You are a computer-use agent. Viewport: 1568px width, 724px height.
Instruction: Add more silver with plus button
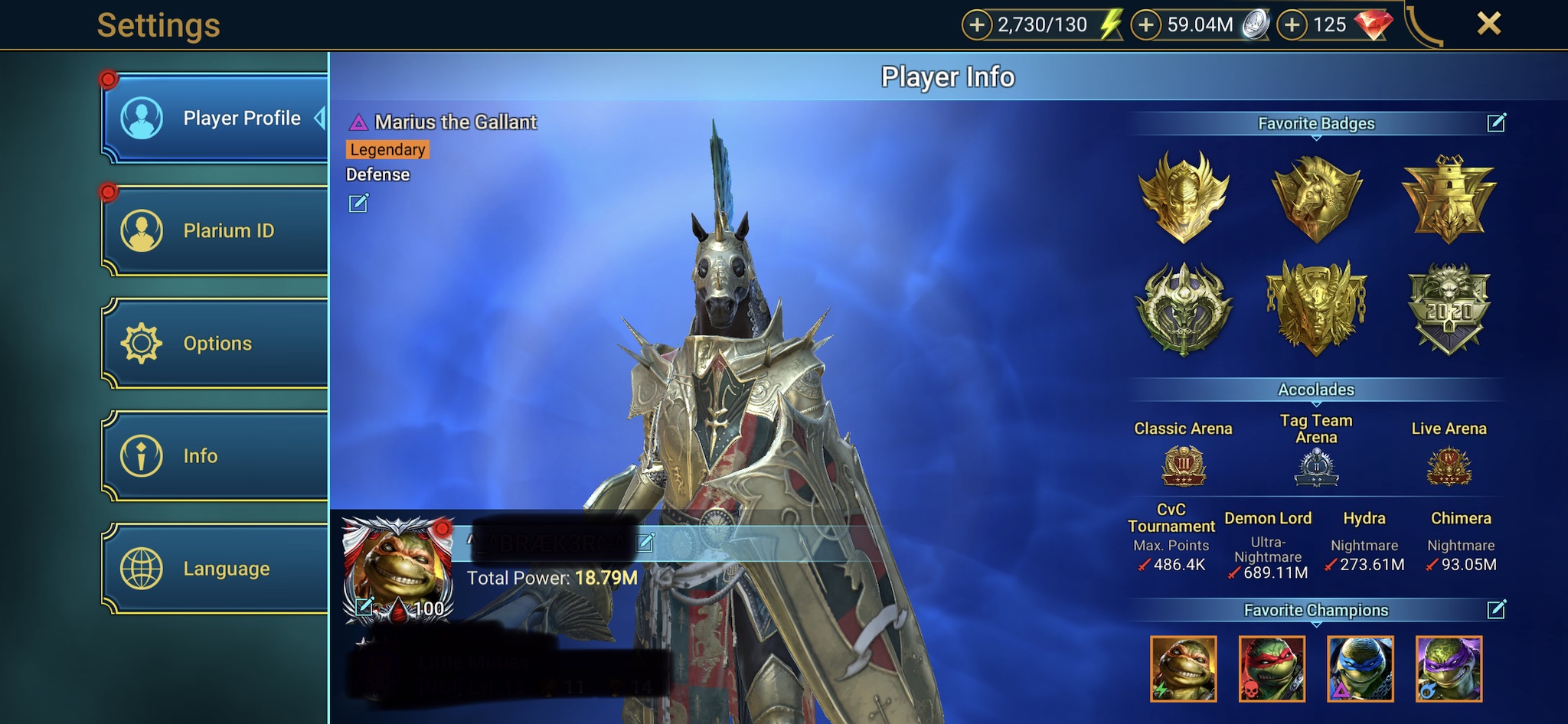1145,25
